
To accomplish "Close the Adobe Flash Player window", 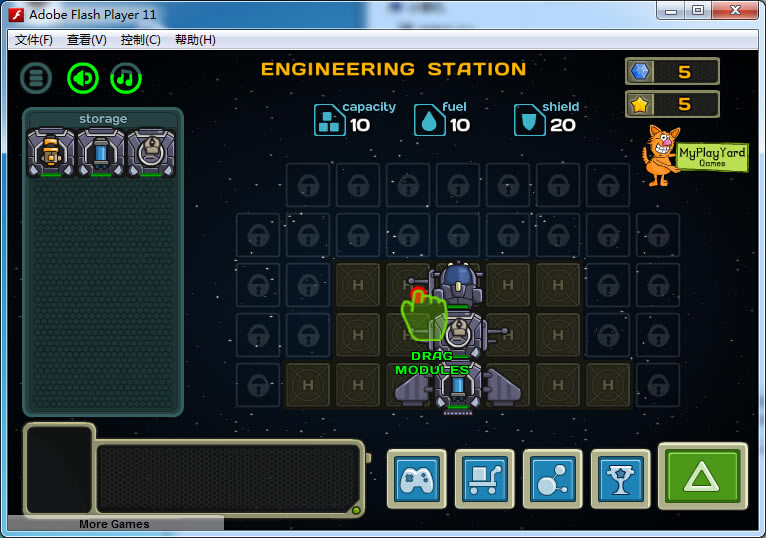I will coord(735,10).
